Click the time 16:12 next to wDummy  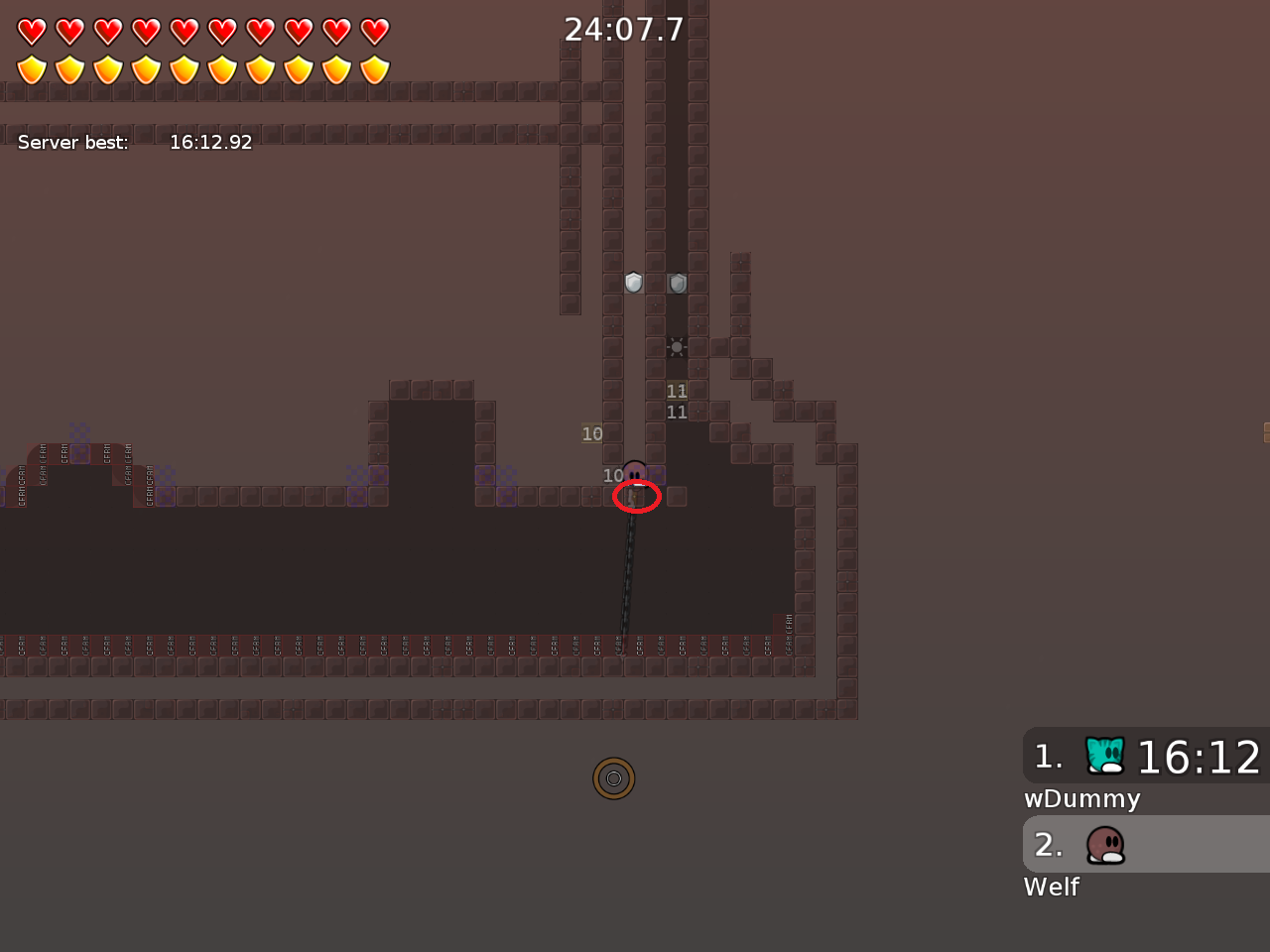pyautogui.click(x=1201, y=757)
